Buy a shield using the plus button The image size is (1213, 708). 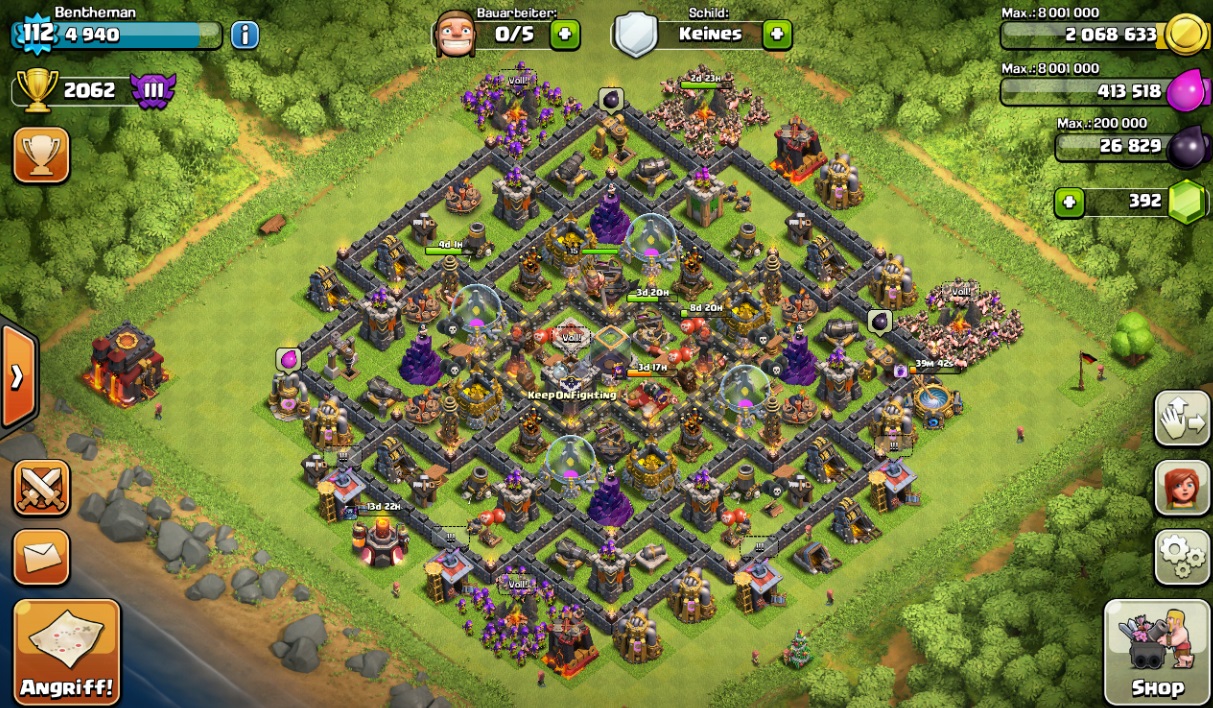pos(777,34)
